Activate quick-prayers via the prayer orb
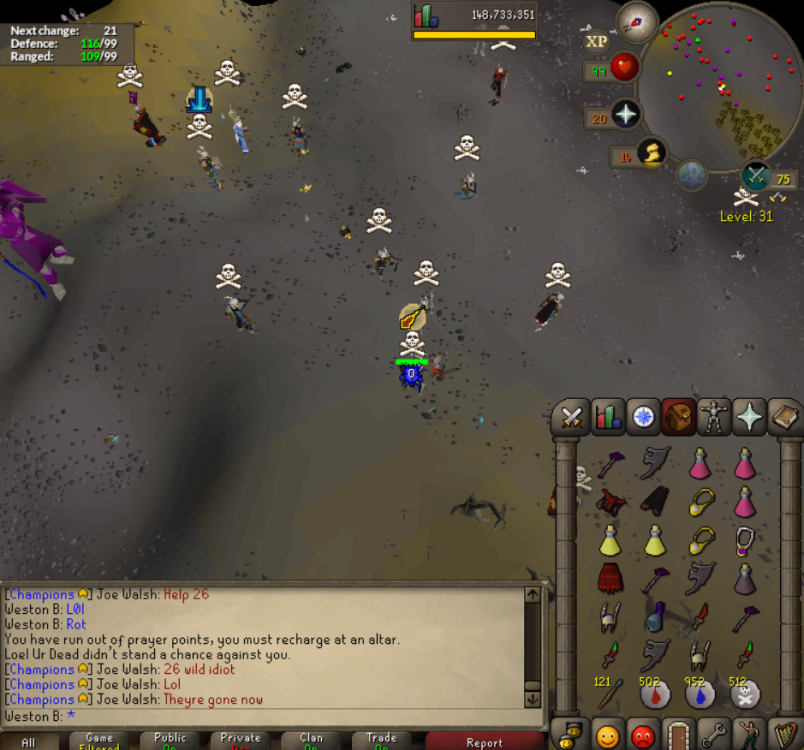Screen dimensions: 804x750 tap(626, 114)
